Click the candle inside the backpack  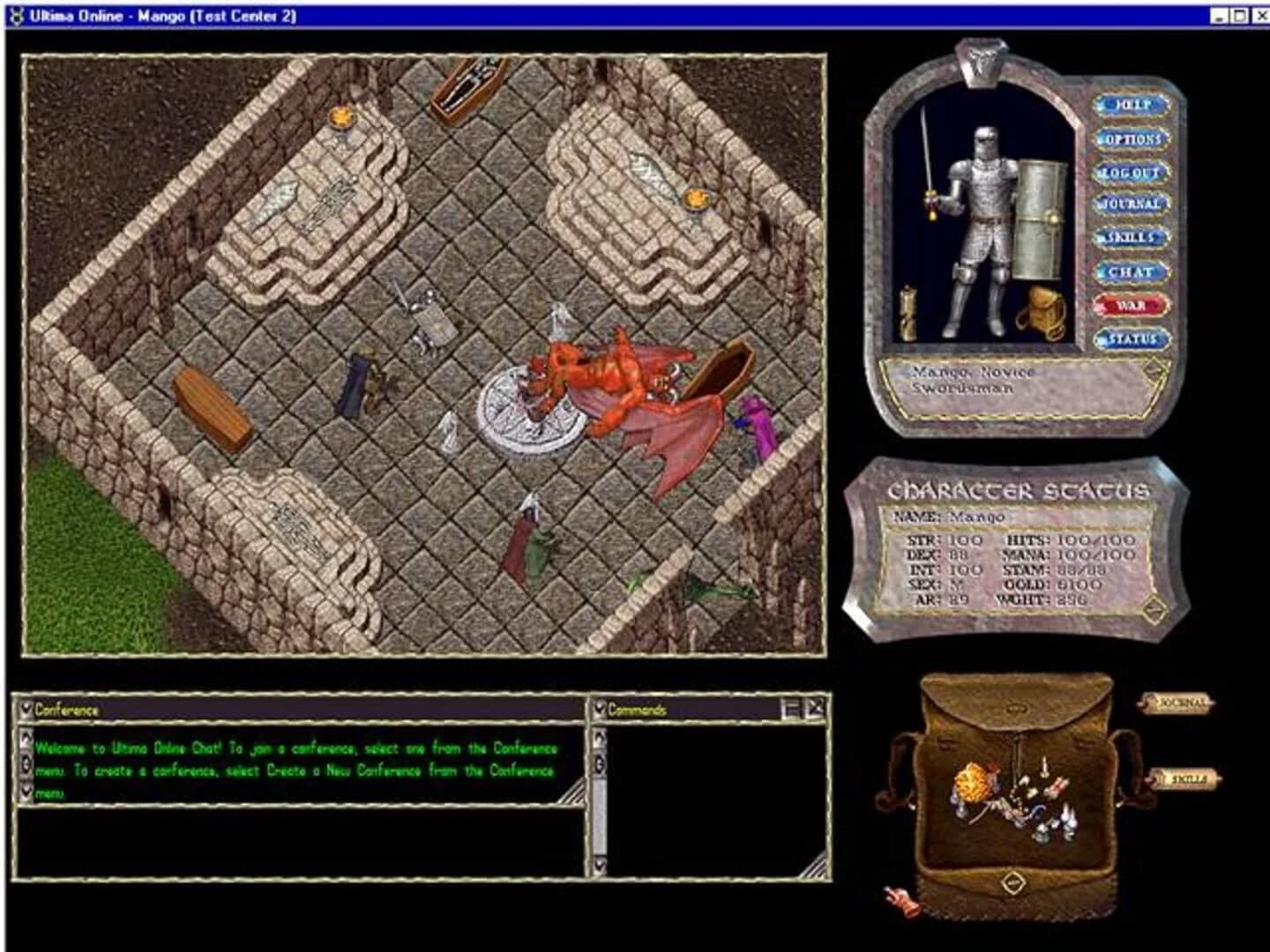point(1044,768)
